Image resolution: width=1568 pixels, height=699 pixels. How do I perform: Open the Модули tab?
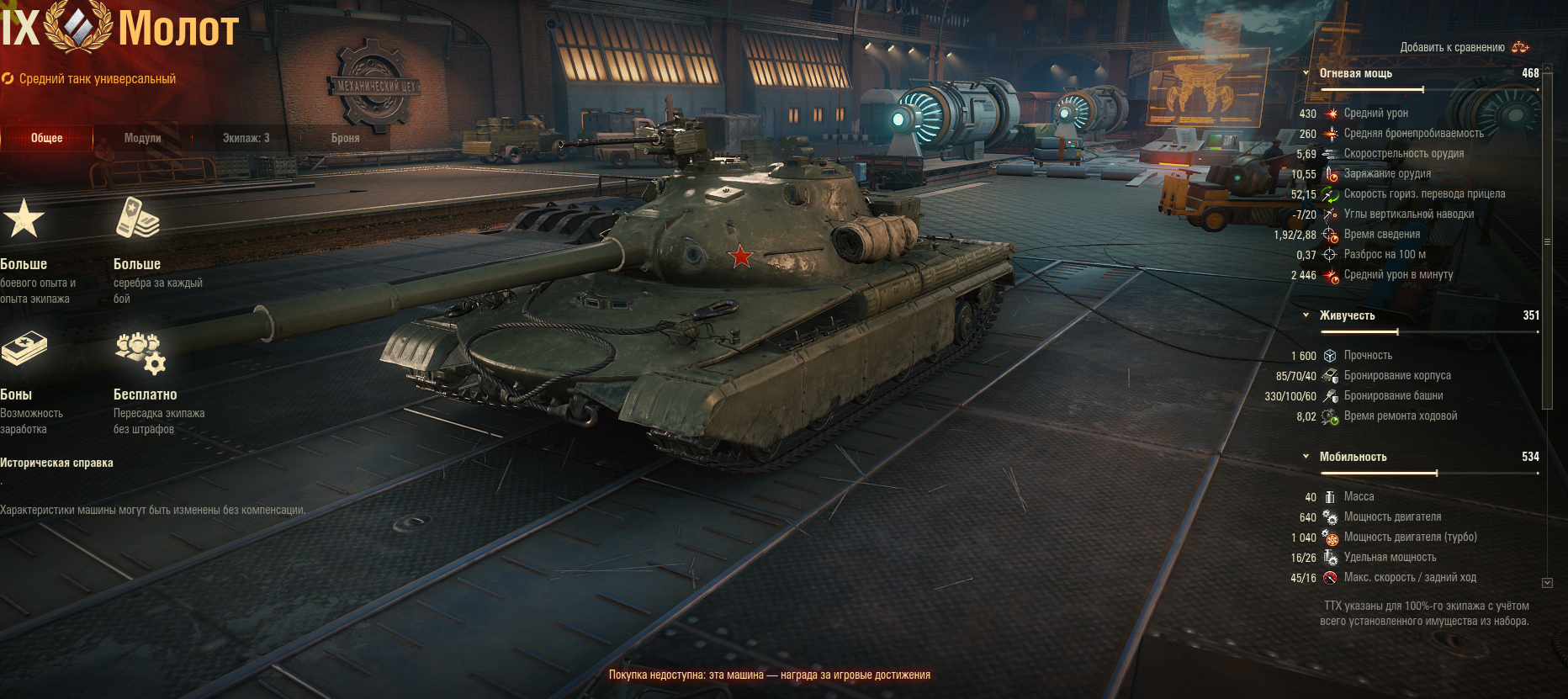[142, 138]
